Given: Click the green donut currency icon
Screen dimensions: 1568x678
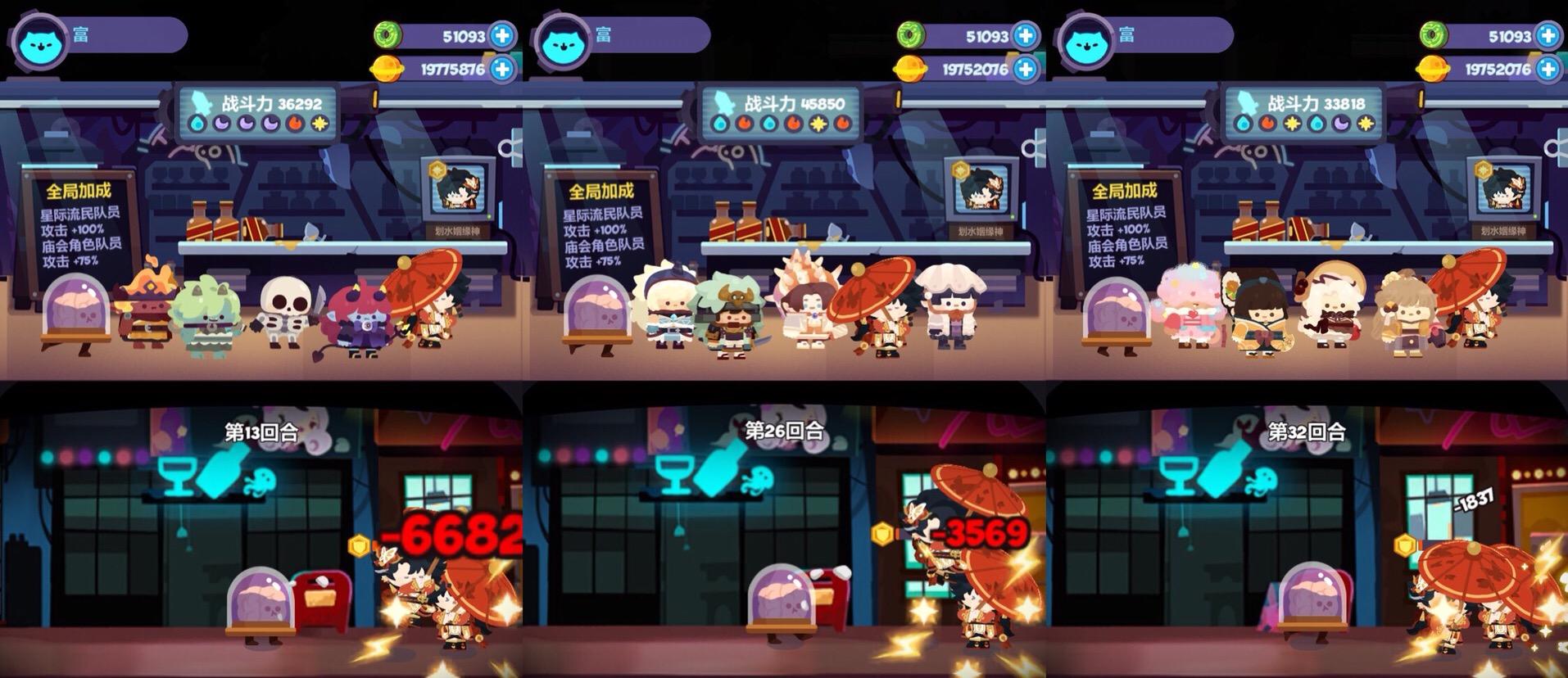Looking at the screenshot, I should coord(387,34).
